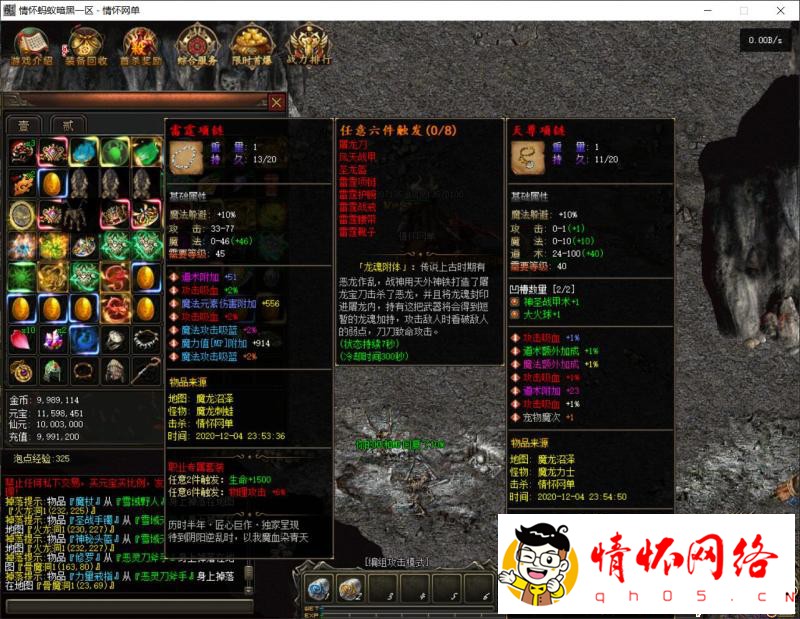Select the beaded necklace in the bag

tap(145, 339)
